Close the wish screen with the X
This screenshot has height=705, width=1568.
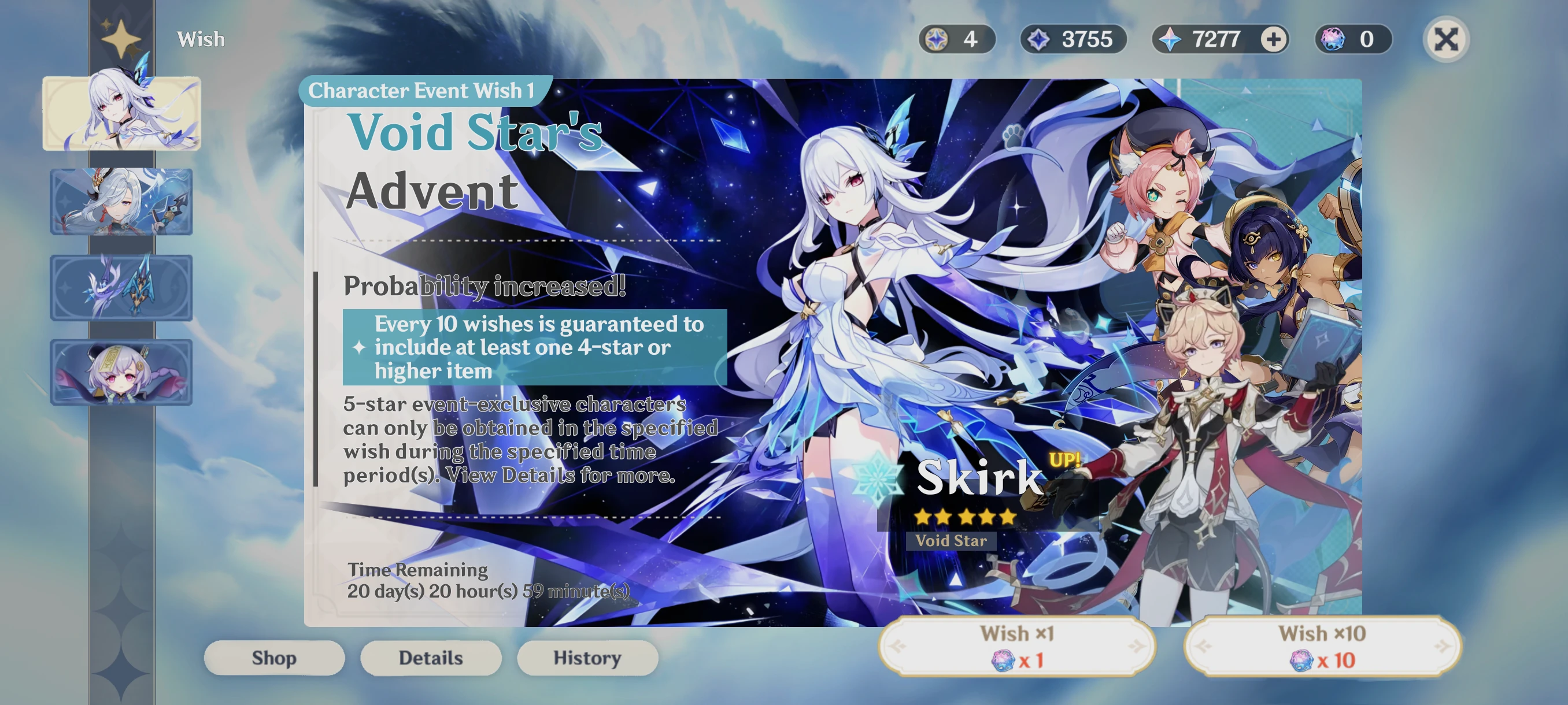1447,38
